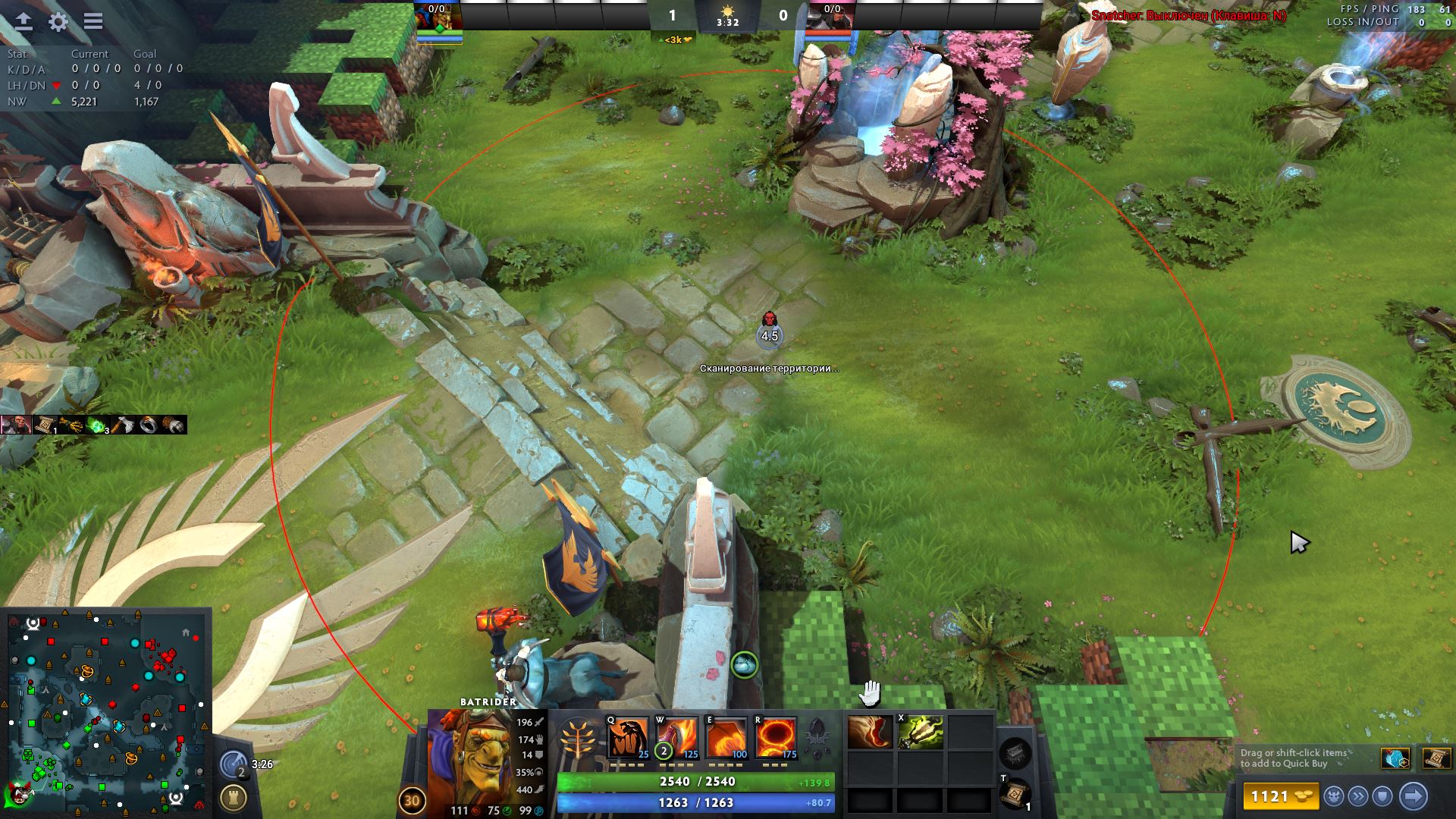1456x819 pixels.
Task: Open the shop via gold button
Action: tap(1279, 796)
